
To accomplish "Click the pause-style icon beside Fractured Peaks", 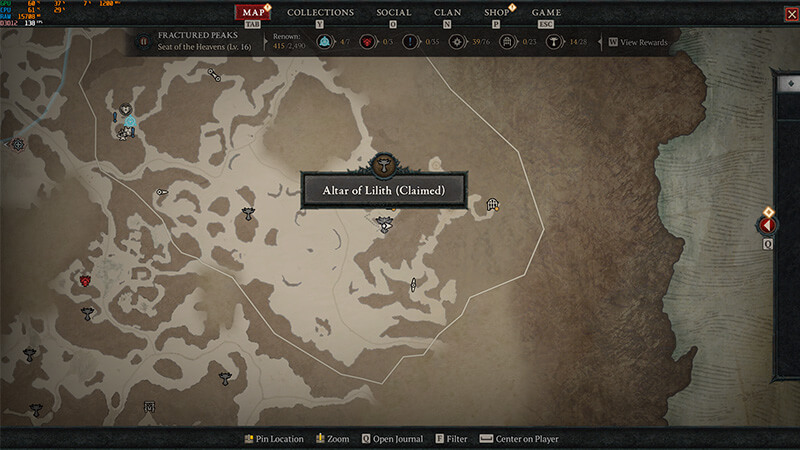I will 143,41.
